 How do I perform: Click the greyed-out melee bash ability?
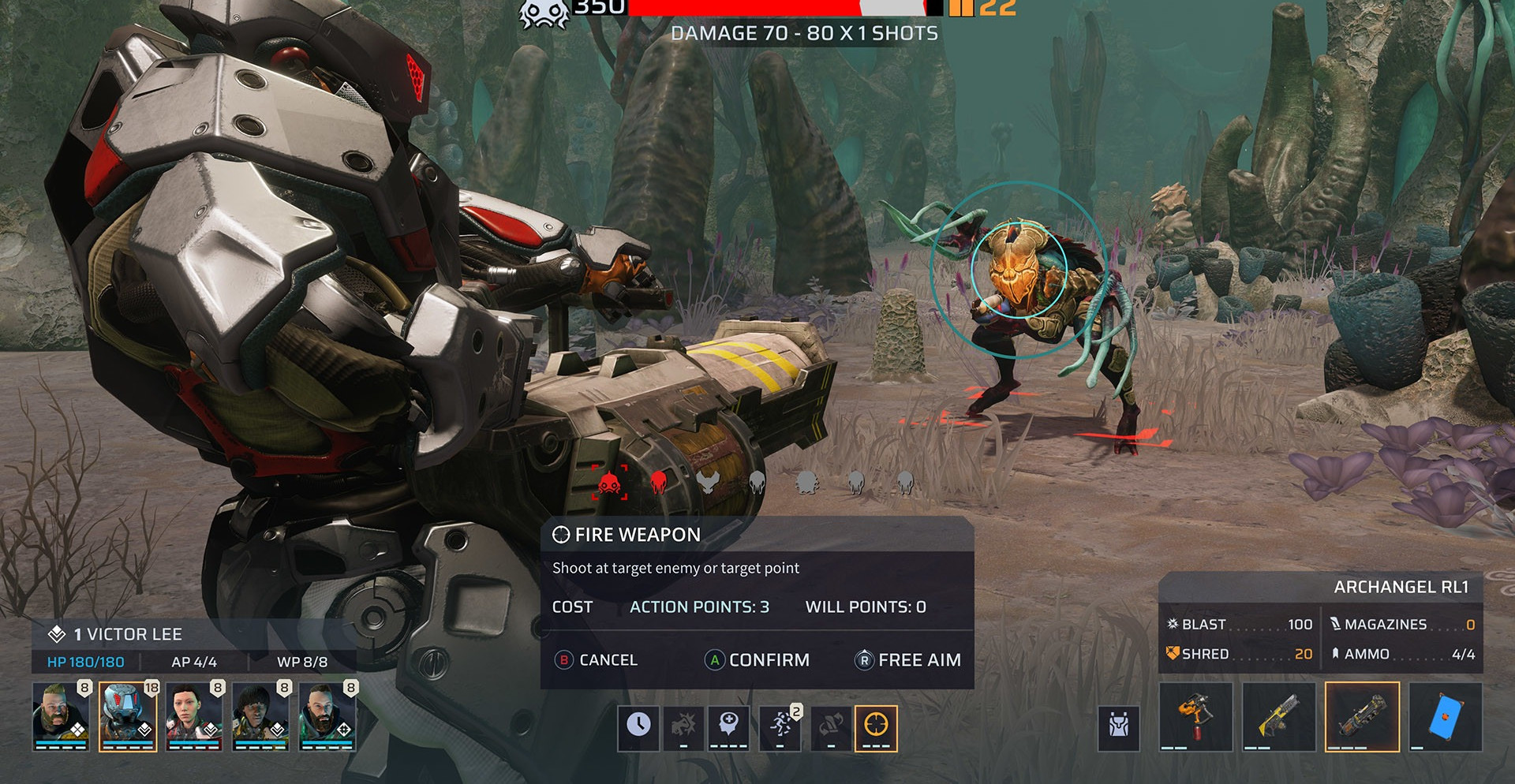pos(683,726)
